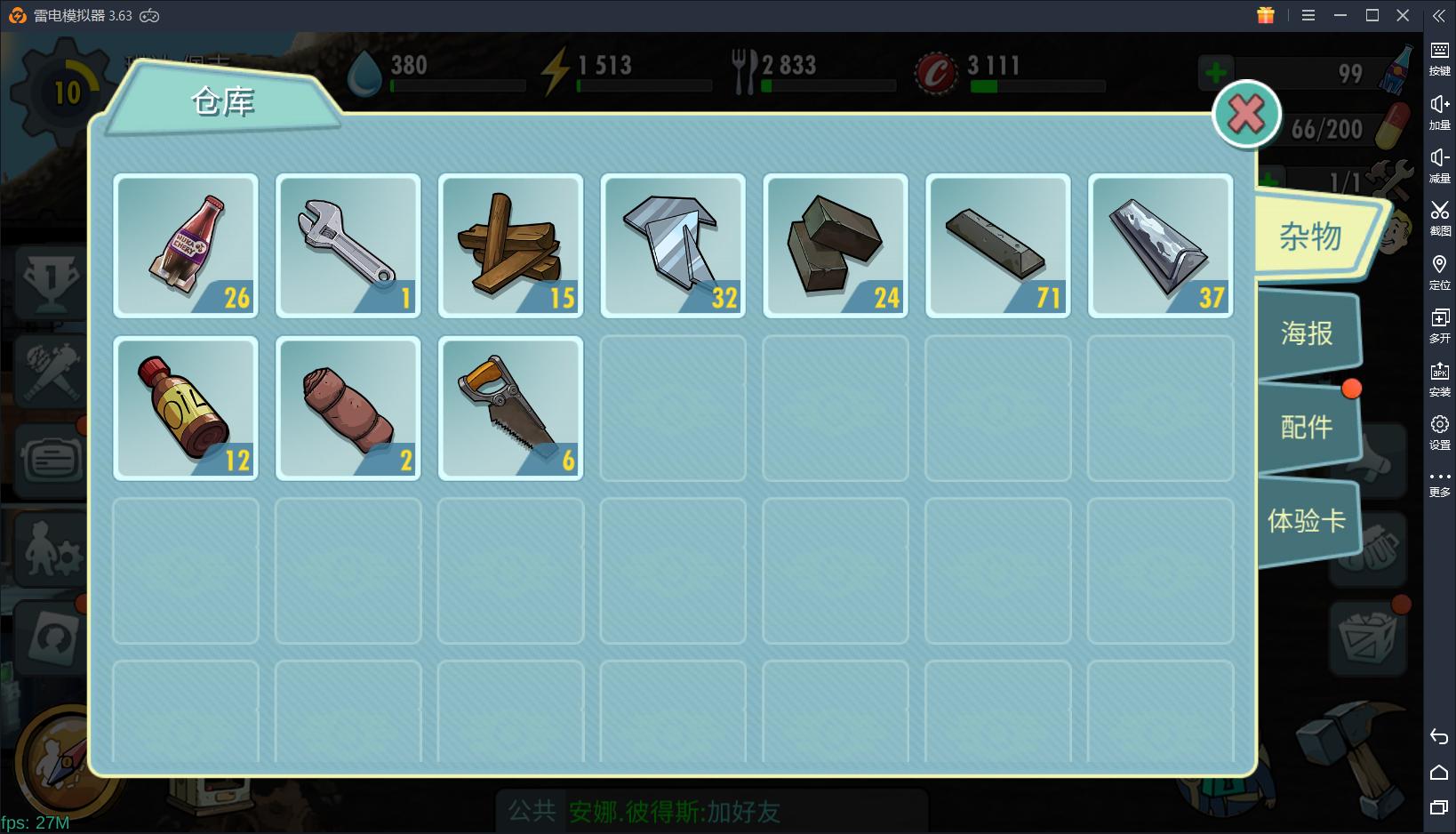Show the 体验卡 tab
Viewport: 1456px width, 834px height.
pos(1307,520)
